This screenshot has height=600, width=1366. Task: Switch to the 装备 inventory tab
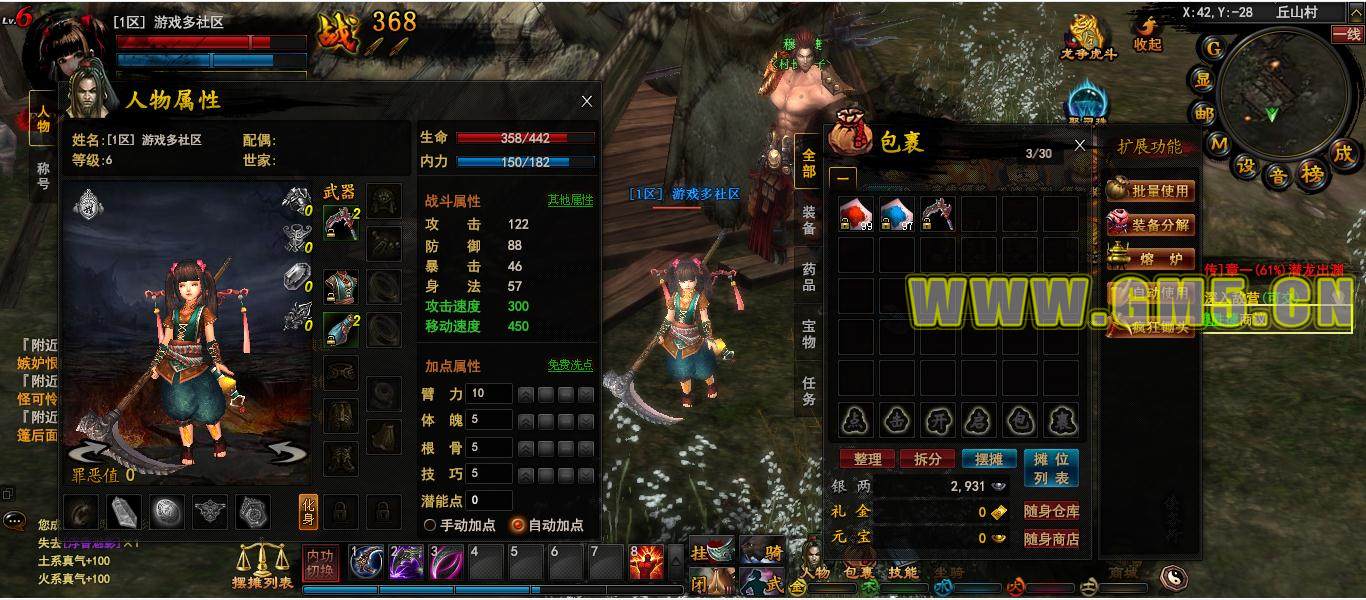click(808, 220)
